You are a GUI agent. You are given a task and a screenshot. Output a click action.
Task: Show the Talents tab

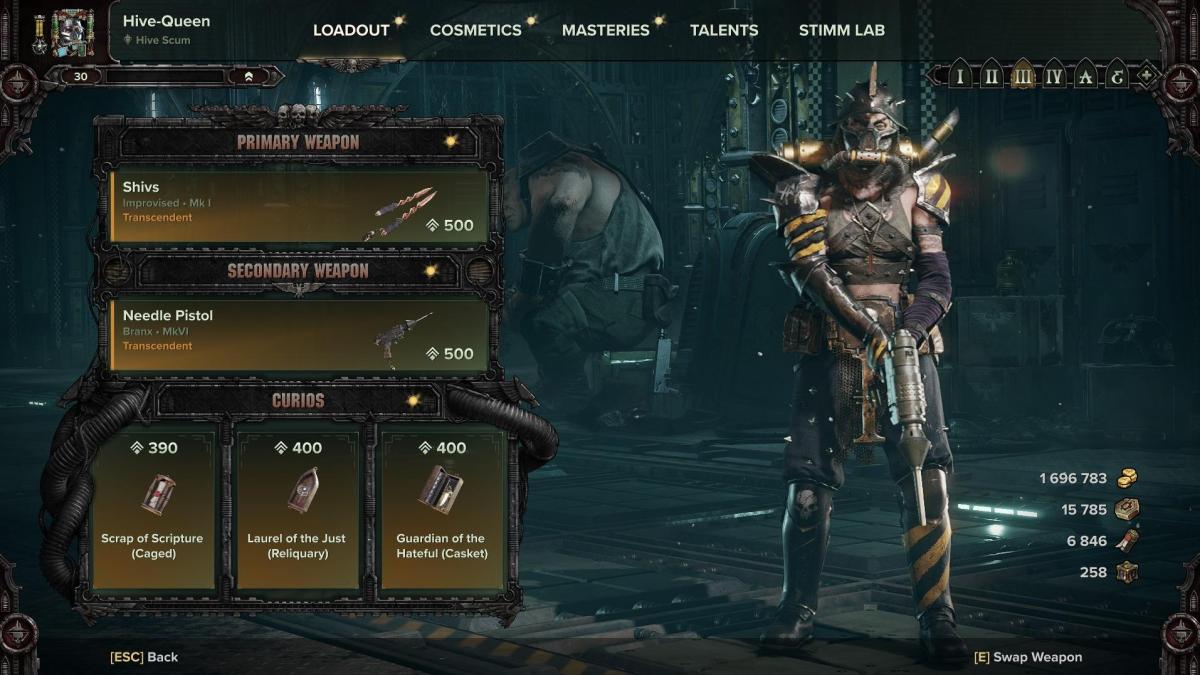coord(724,30)
